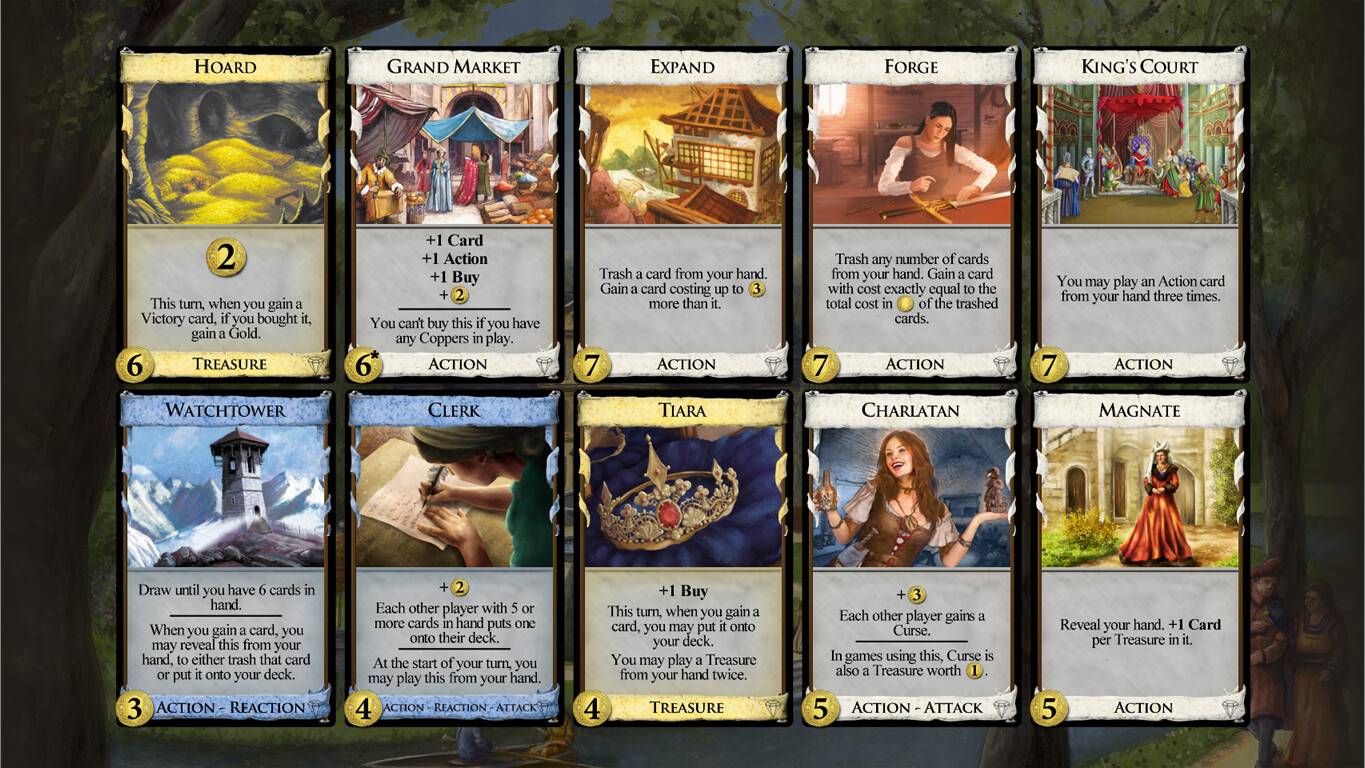
Task: Click the Magnate title banner
Action: pyautogui.click(x=1139, y=411)
